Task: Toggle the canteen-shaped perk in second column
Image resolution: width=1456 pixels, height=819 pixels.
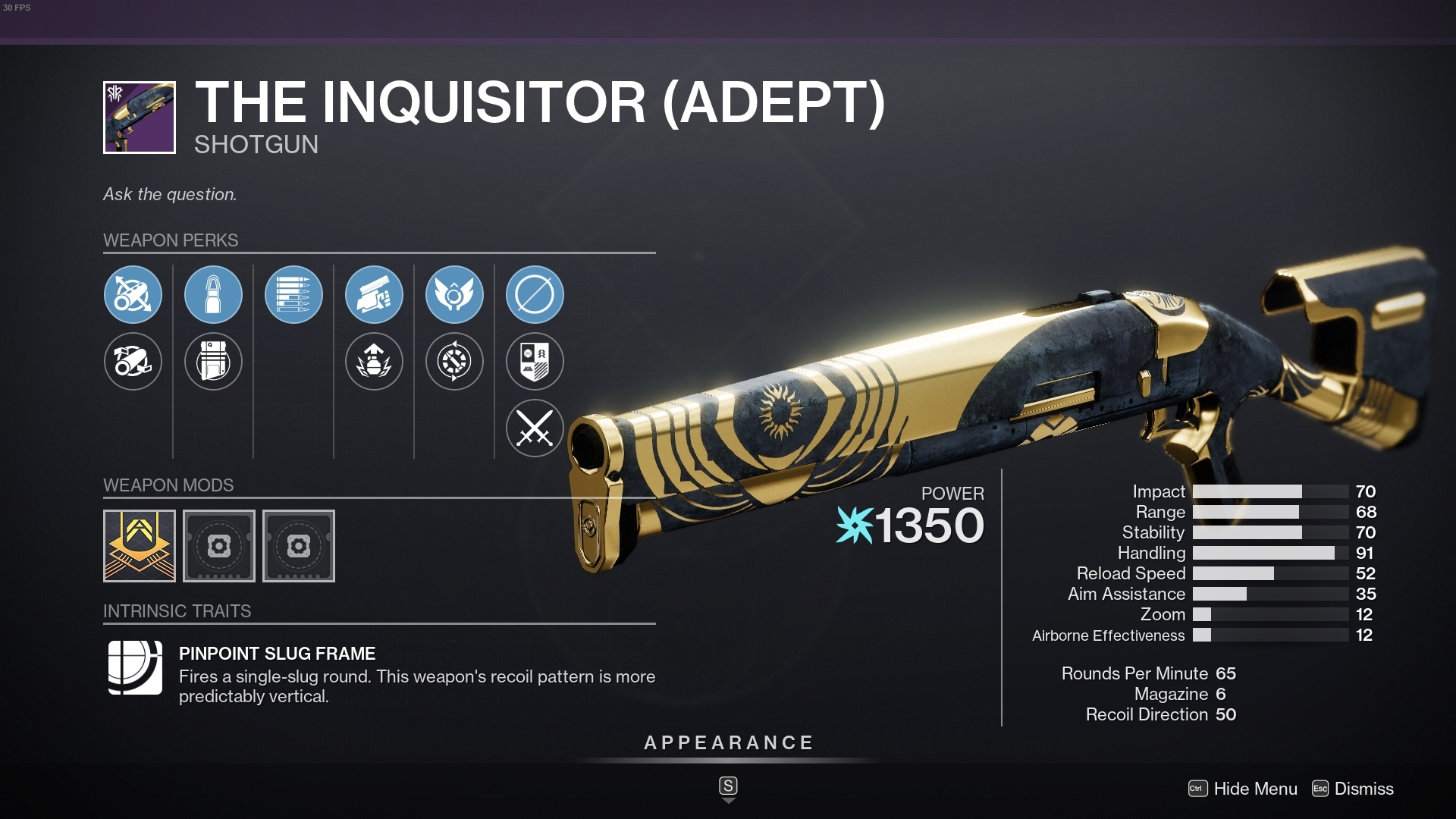Action: pos(213,362)
